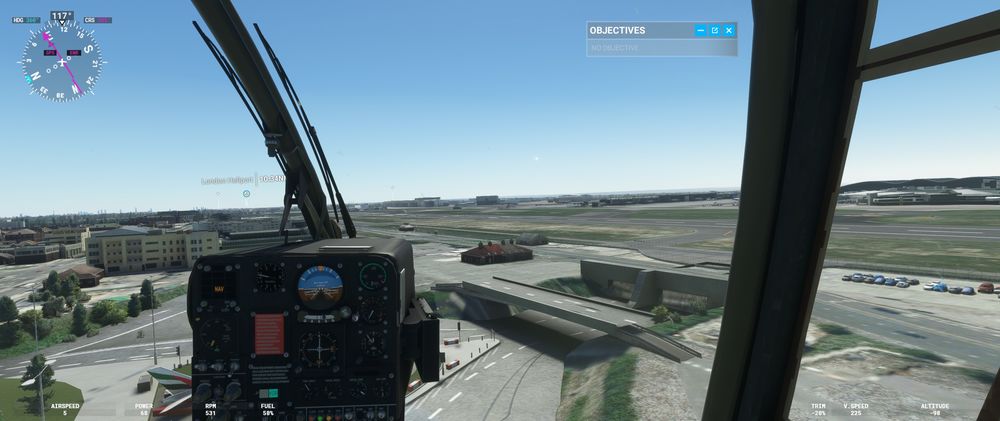Click the compass heading indicator HUD
This screenshot has height=421, width=1000.
[61, 61]
